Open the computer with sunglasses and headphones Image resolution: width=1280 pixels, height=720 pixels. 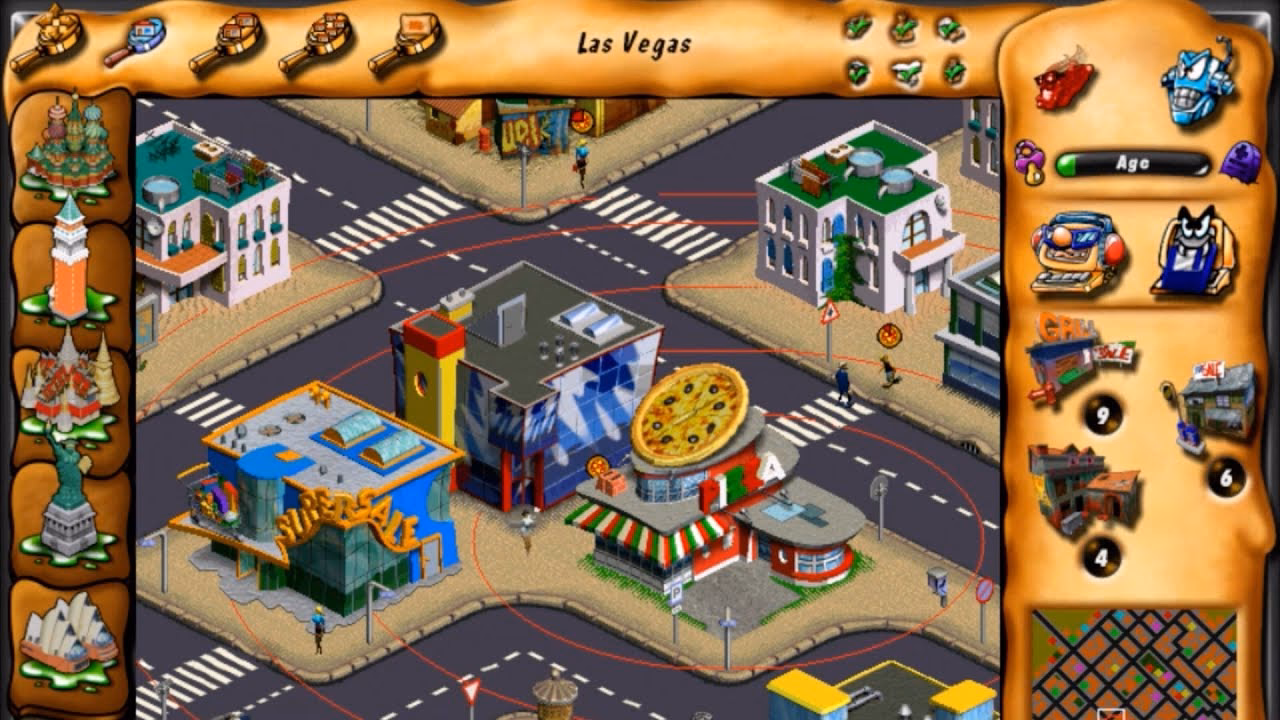pos(1077,253)
